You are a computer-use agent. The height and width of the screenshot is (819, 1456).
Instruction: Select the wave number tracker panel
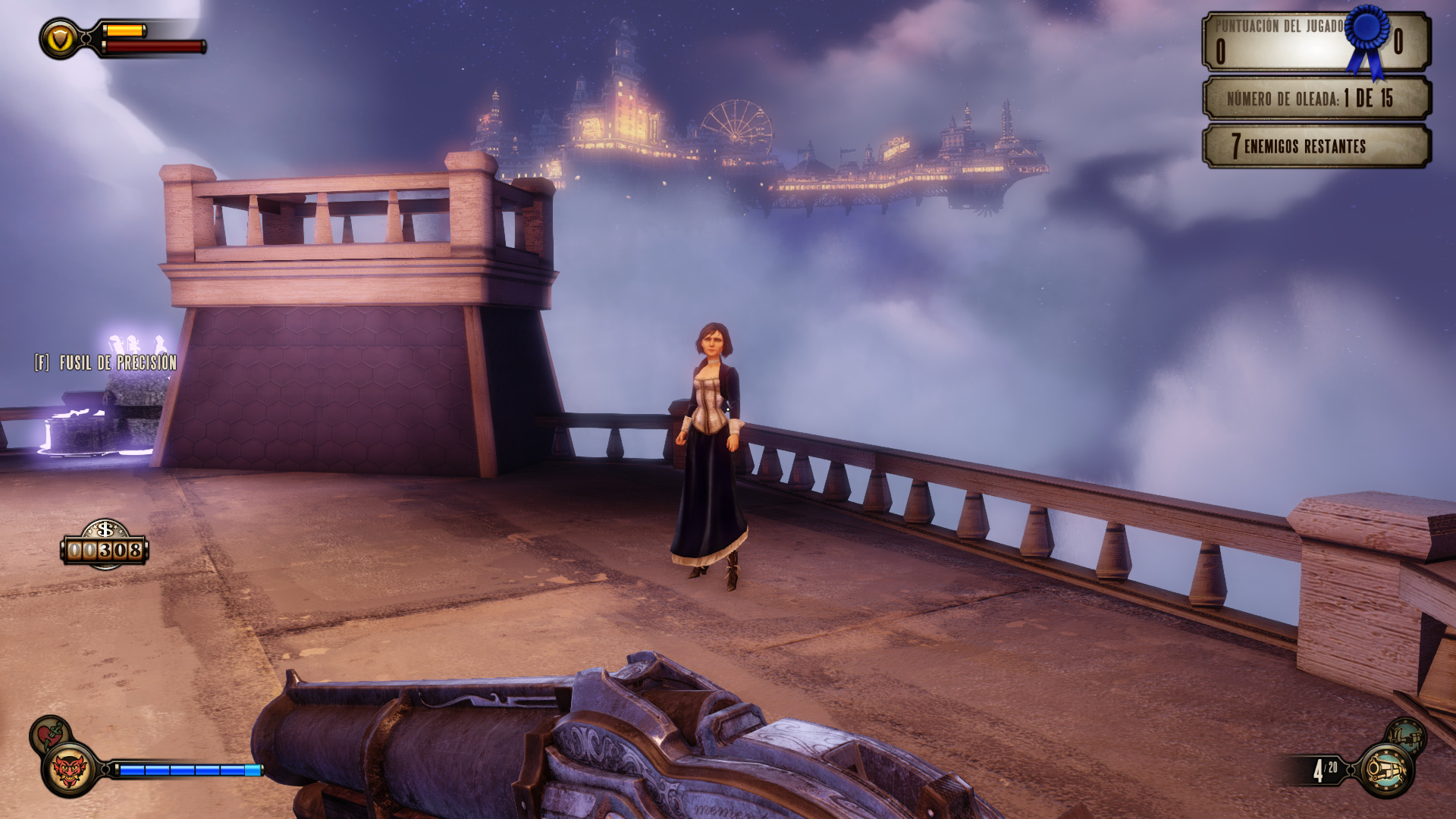[1316, 98]
